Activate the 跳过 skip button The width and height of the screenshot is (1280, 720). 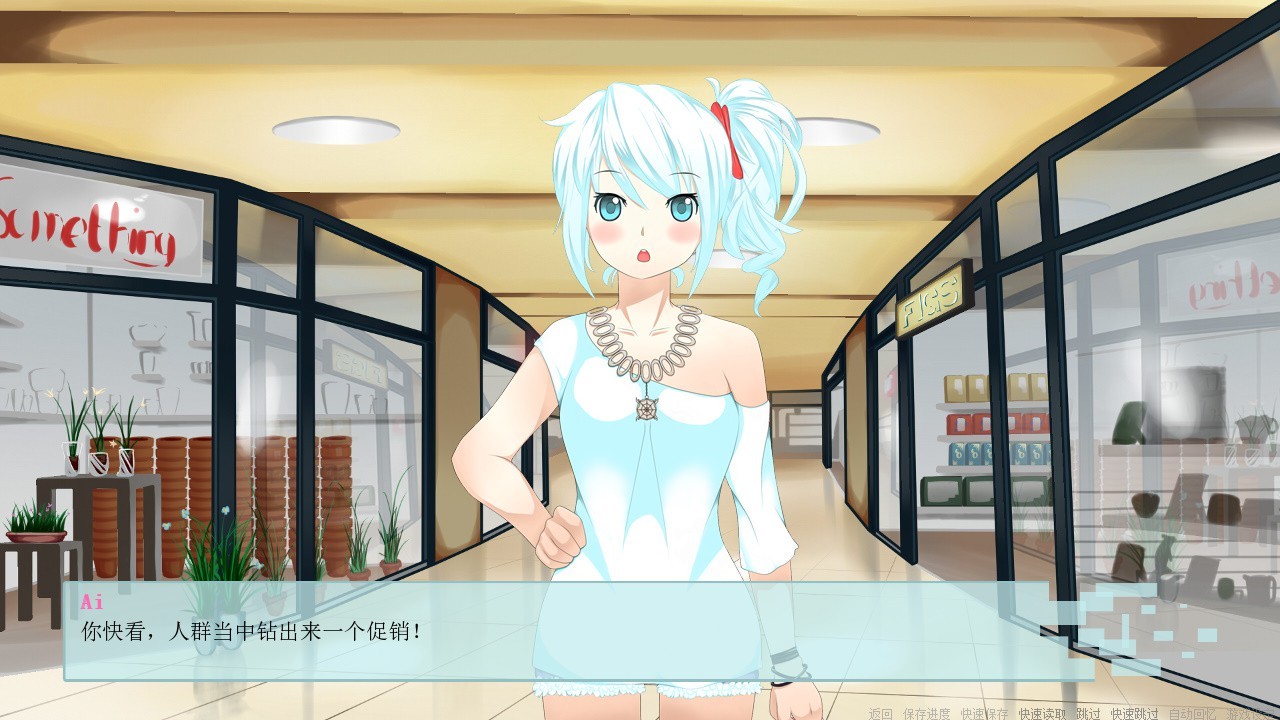pos(1088,713)
